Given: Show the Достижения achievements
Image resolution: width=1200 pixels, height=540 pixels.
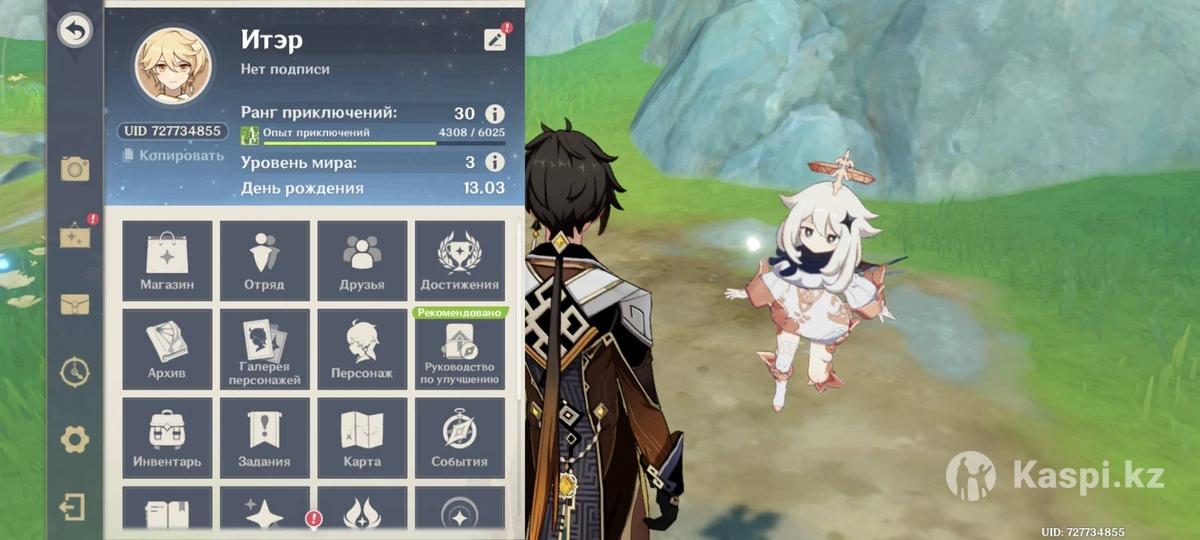Looking at the screenshot, I should [x=460, y=260].
